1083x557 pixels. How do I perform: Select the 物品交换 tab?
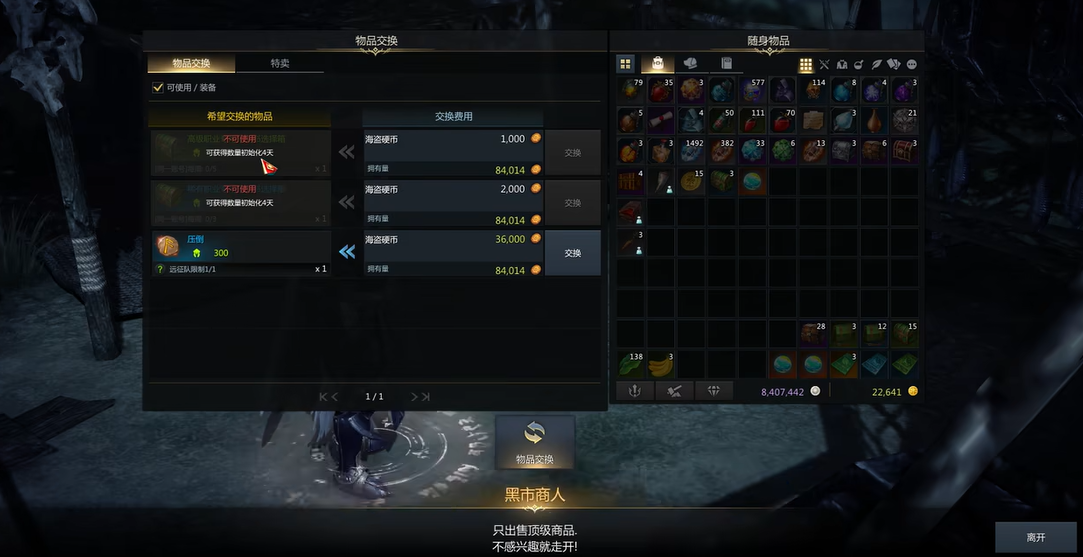click(191, 64)
